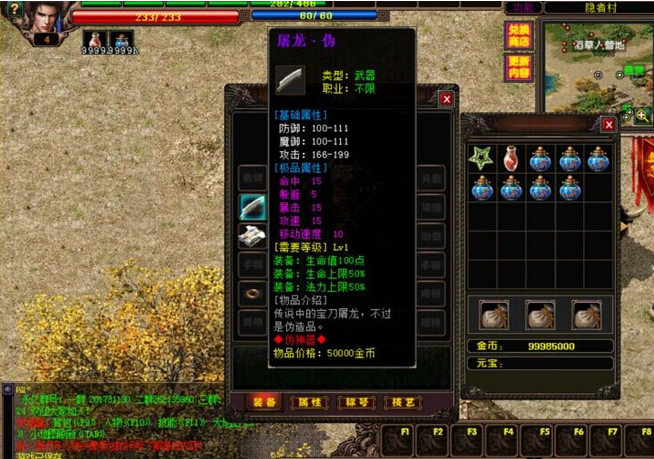Close the inventory bag window
The height and width of the screenshot is (459, 654).
608,125
